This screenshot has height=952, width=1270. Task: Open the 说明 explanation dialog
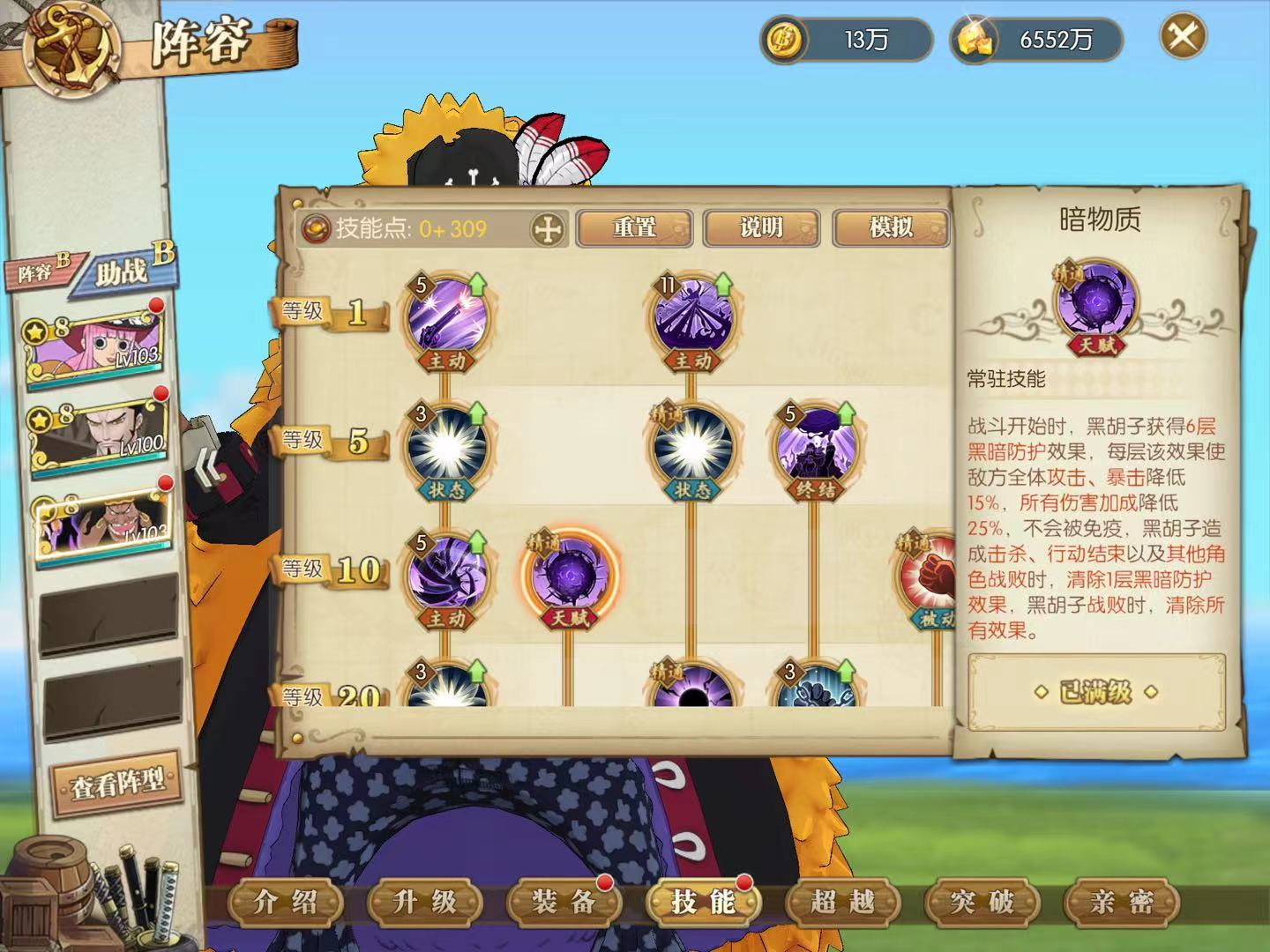(x=760, y=227)
